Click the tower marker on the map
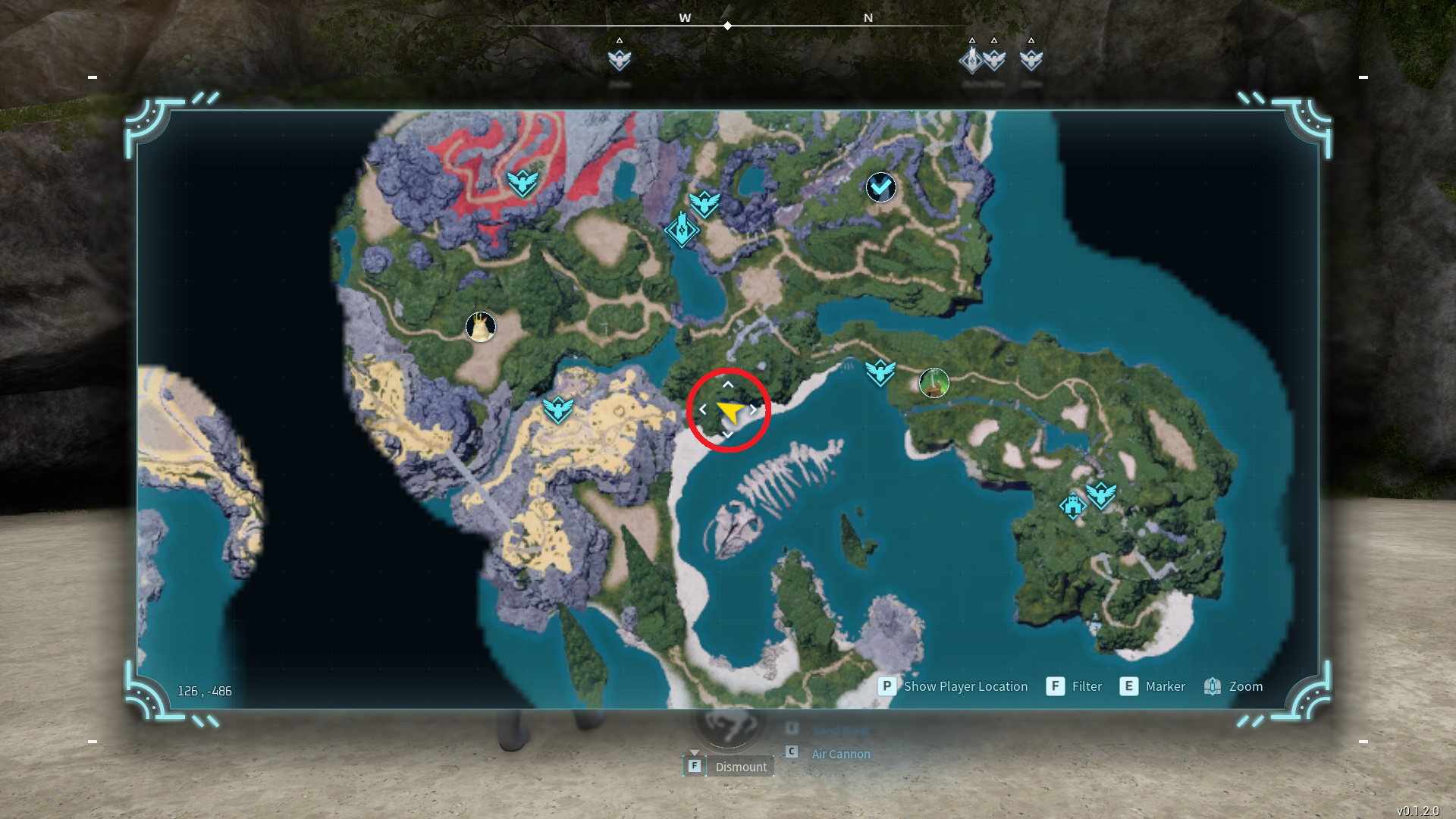1456x819 pixels. point(681,227)
